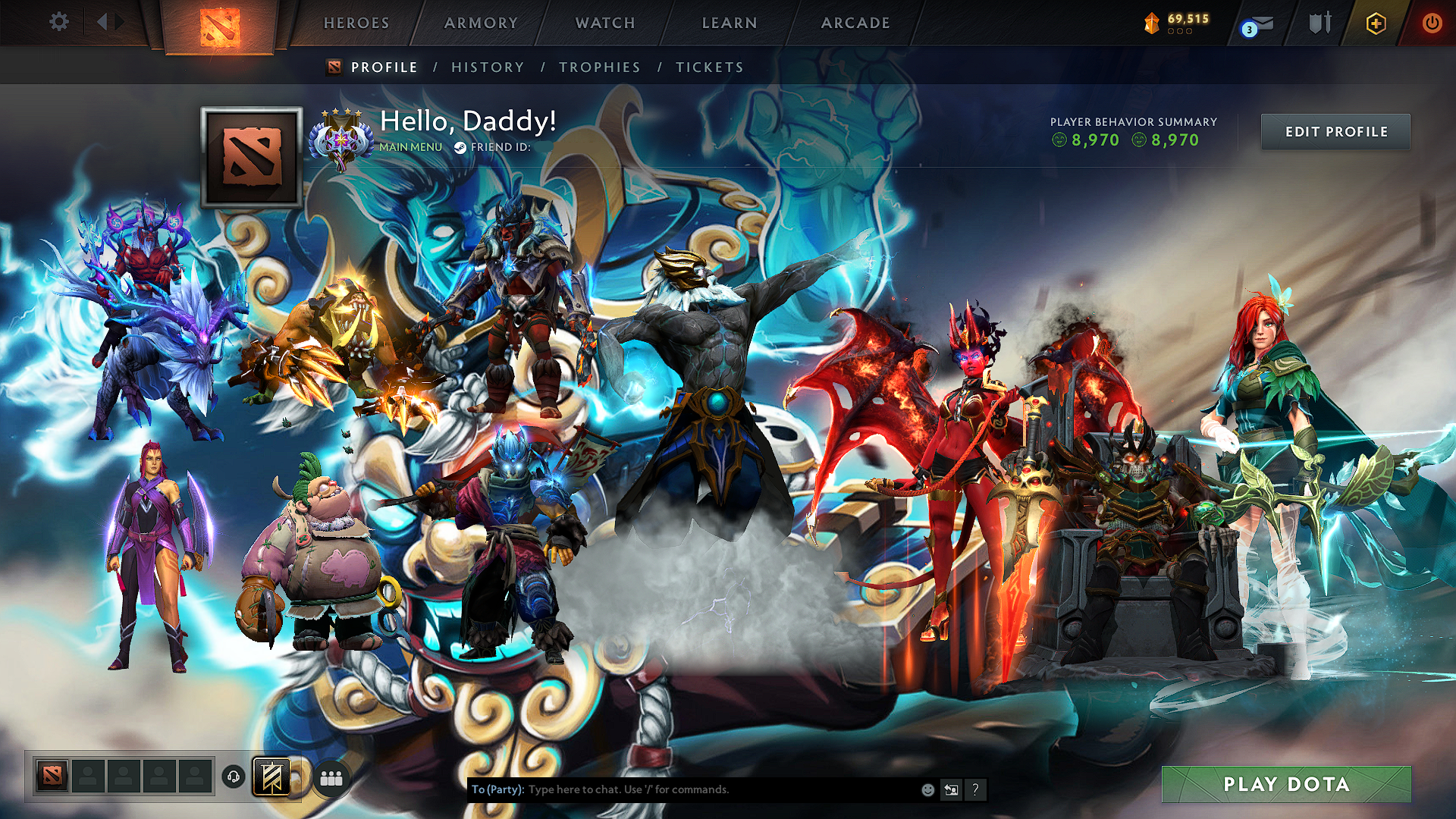Viewport: 1456px width, 819px height.
Task: Open the emoticon picker in chat
Action: point(927,789)
